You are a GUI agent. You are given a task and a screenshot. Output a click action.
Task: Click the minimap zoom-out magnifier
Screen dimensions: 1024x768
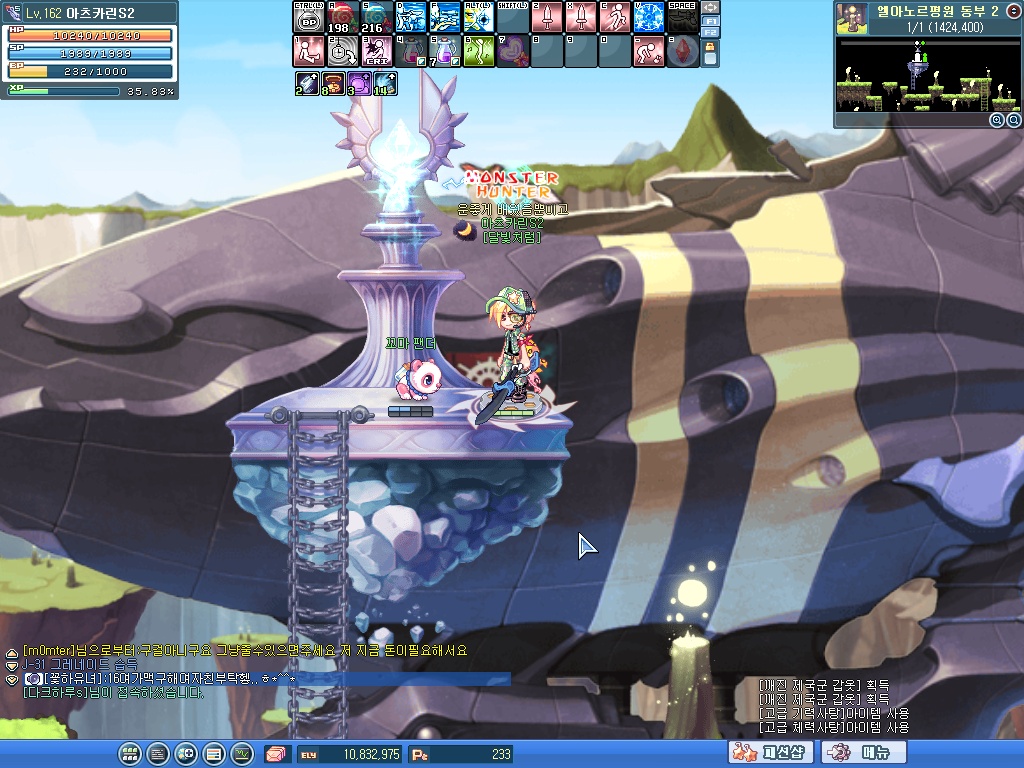[1013, 120]
